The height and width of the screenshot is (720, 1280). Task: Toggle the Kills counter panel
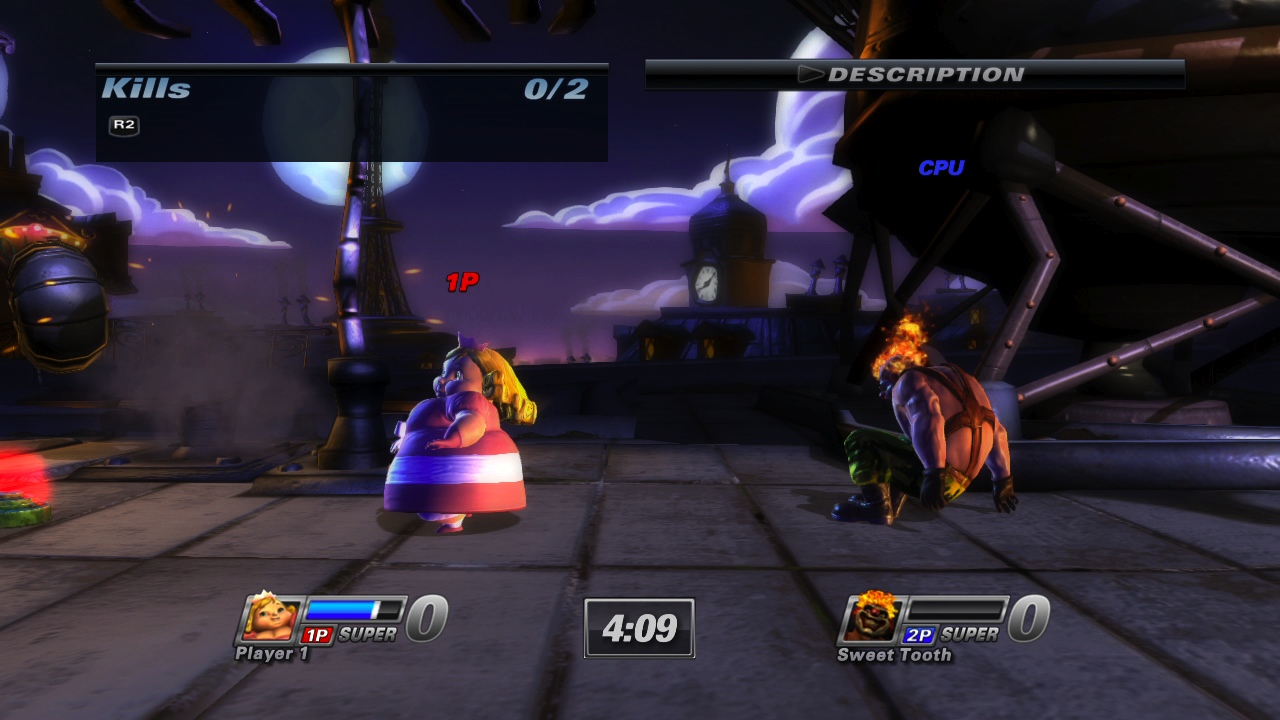coord(350,110)
